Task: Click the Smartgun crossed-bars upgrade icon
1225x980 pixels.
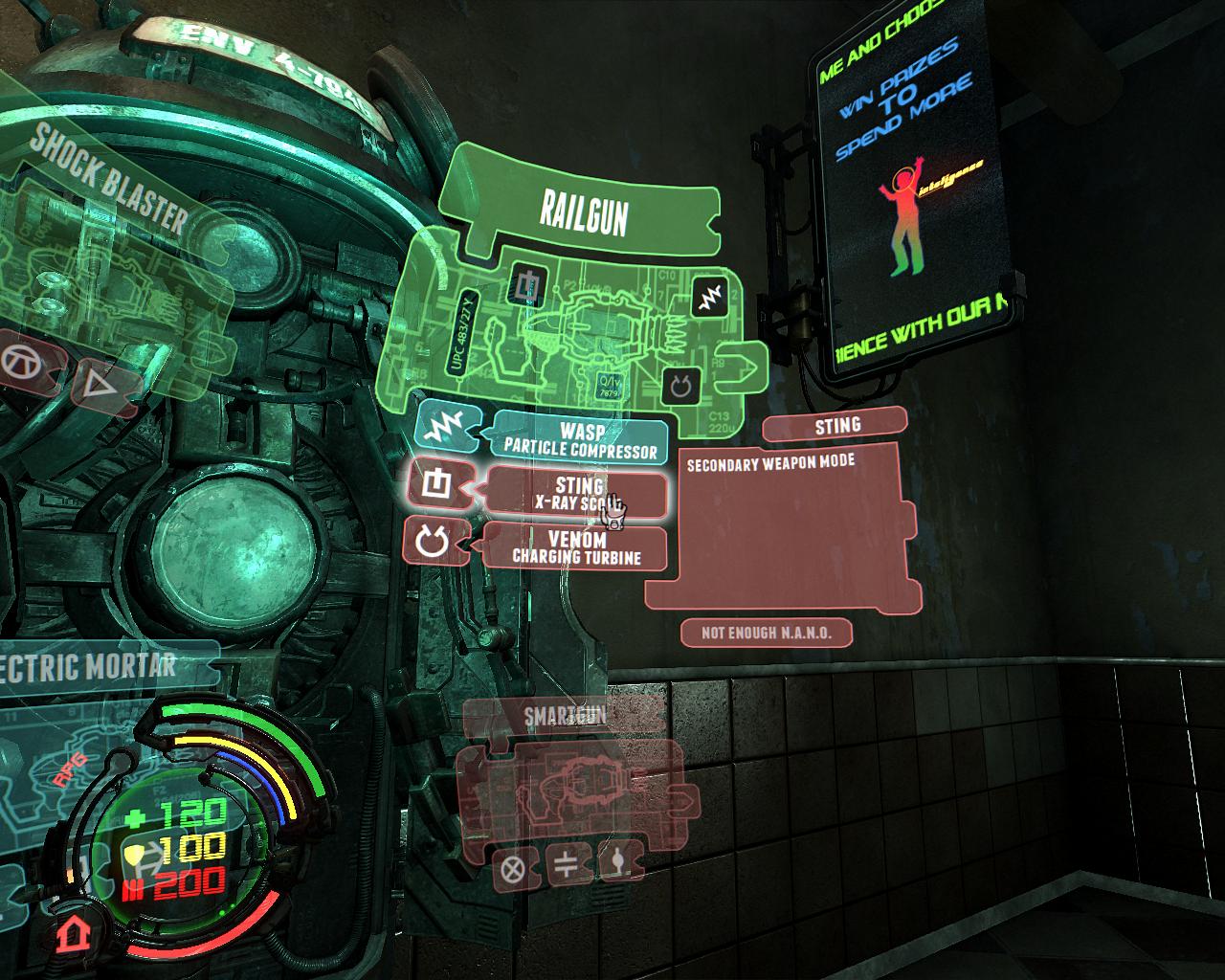Action: pyautogui.click(x=566, y=866)
